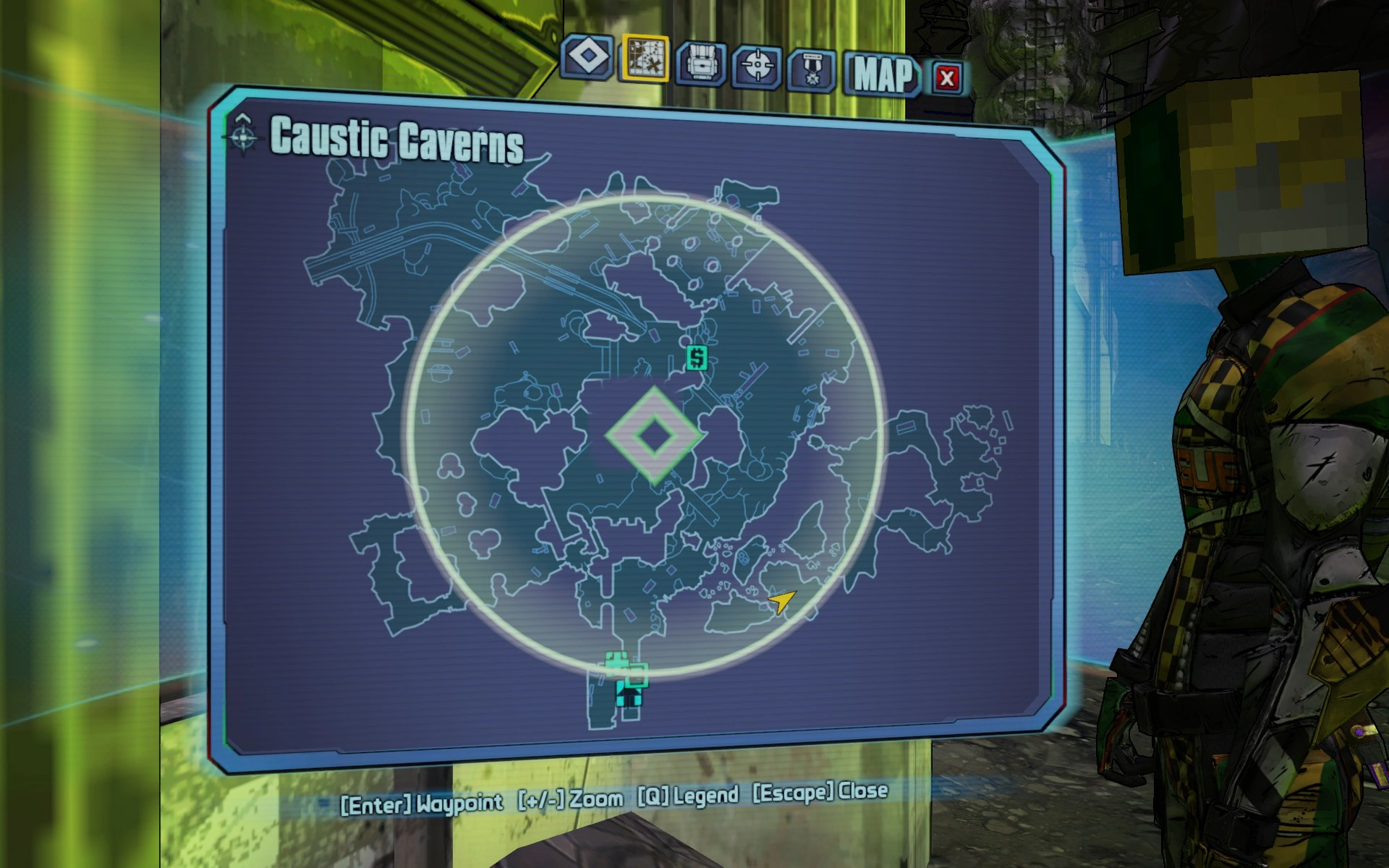
Task: Click [+/-] Zoom control on bottom bar
Action: coord(569,799)
